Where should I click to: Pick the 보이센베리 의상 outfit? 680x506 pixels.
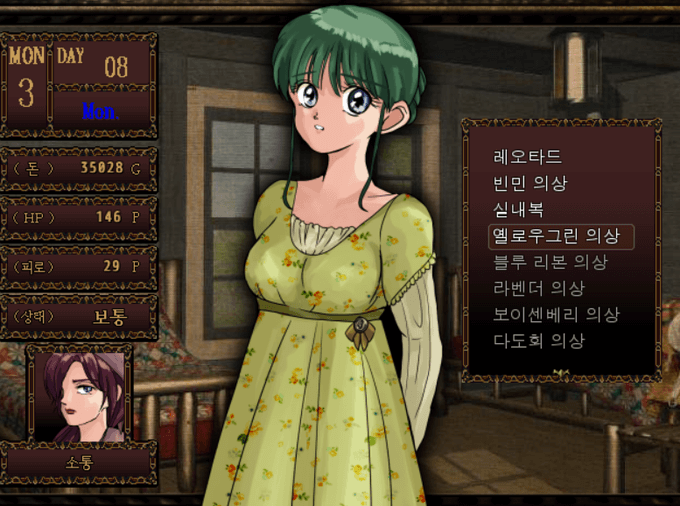tap(556, 314)
